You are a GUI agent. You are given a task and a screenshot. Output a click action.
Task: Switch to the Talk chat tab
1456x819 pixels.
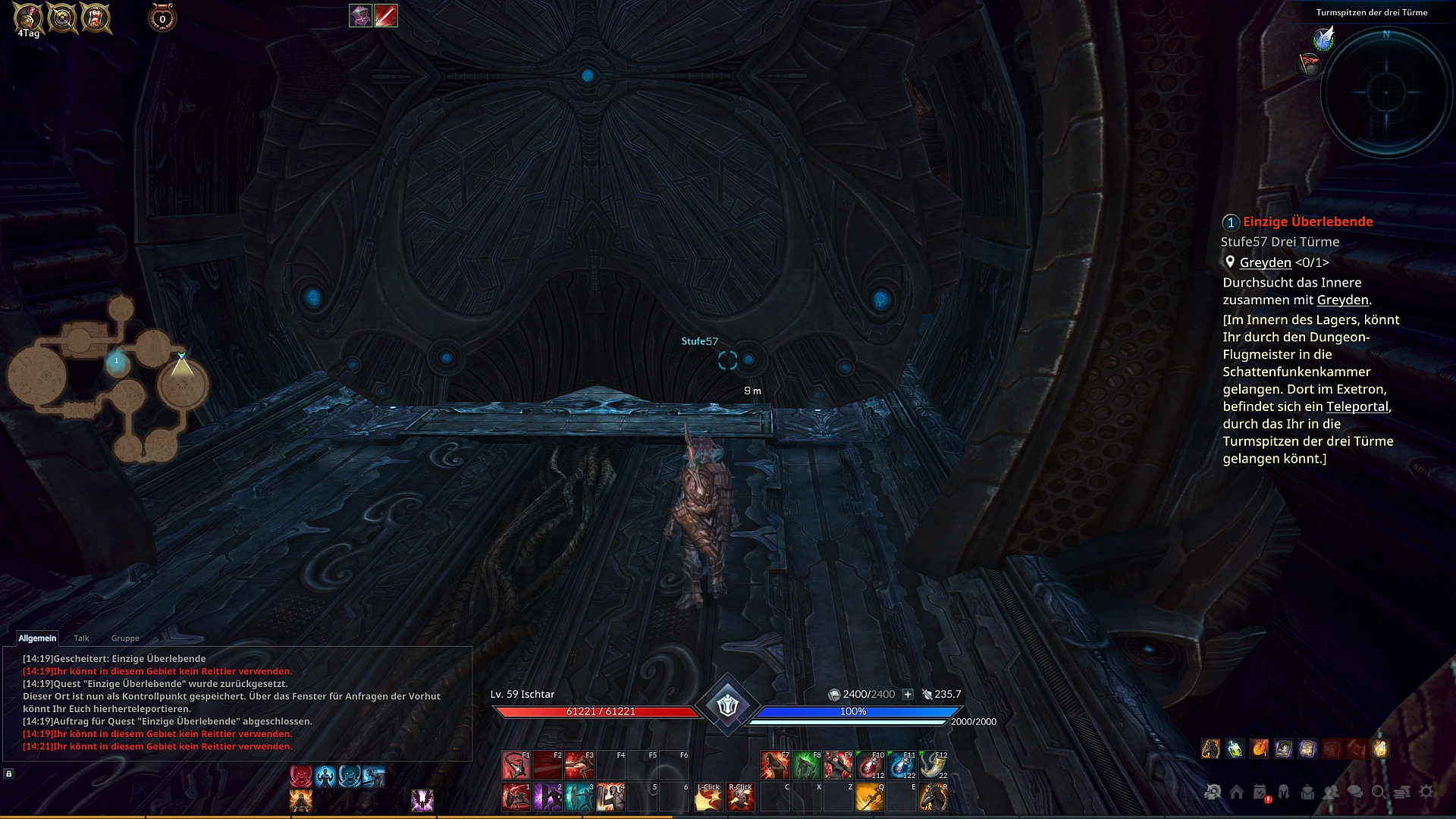tap(81, 639)
